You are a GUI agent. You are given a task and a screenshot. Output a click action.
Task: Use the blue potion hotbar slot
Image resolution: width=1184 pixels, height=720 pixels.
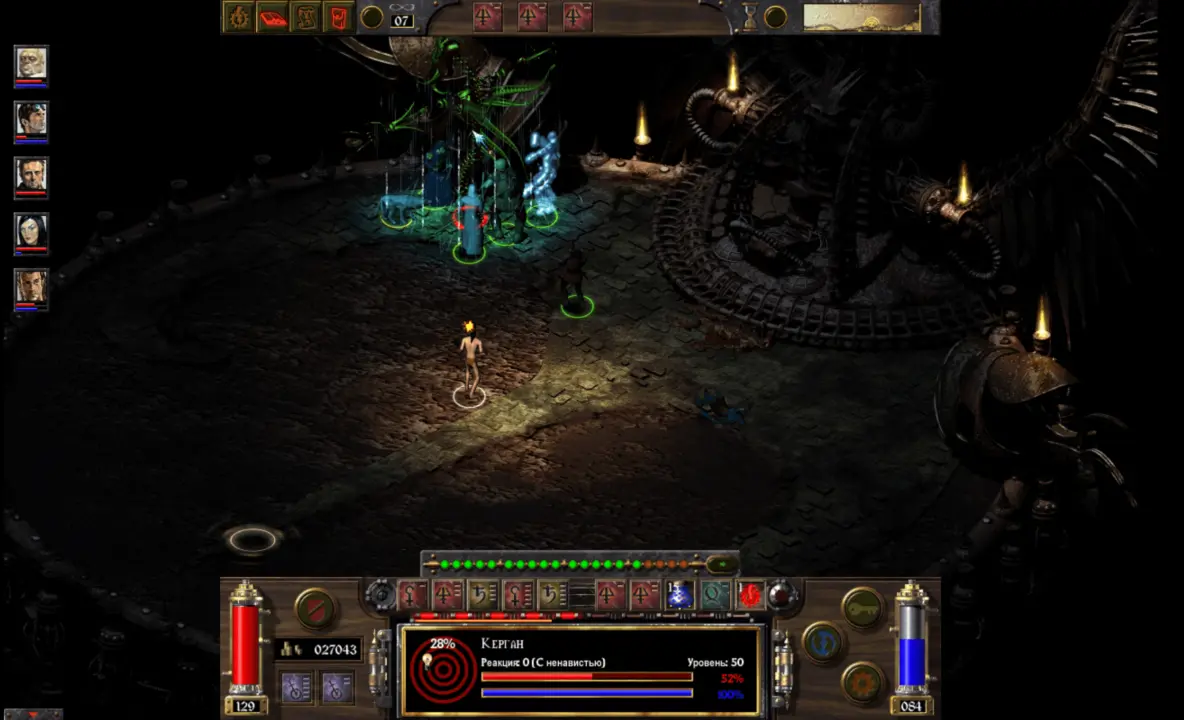[680, 595]
